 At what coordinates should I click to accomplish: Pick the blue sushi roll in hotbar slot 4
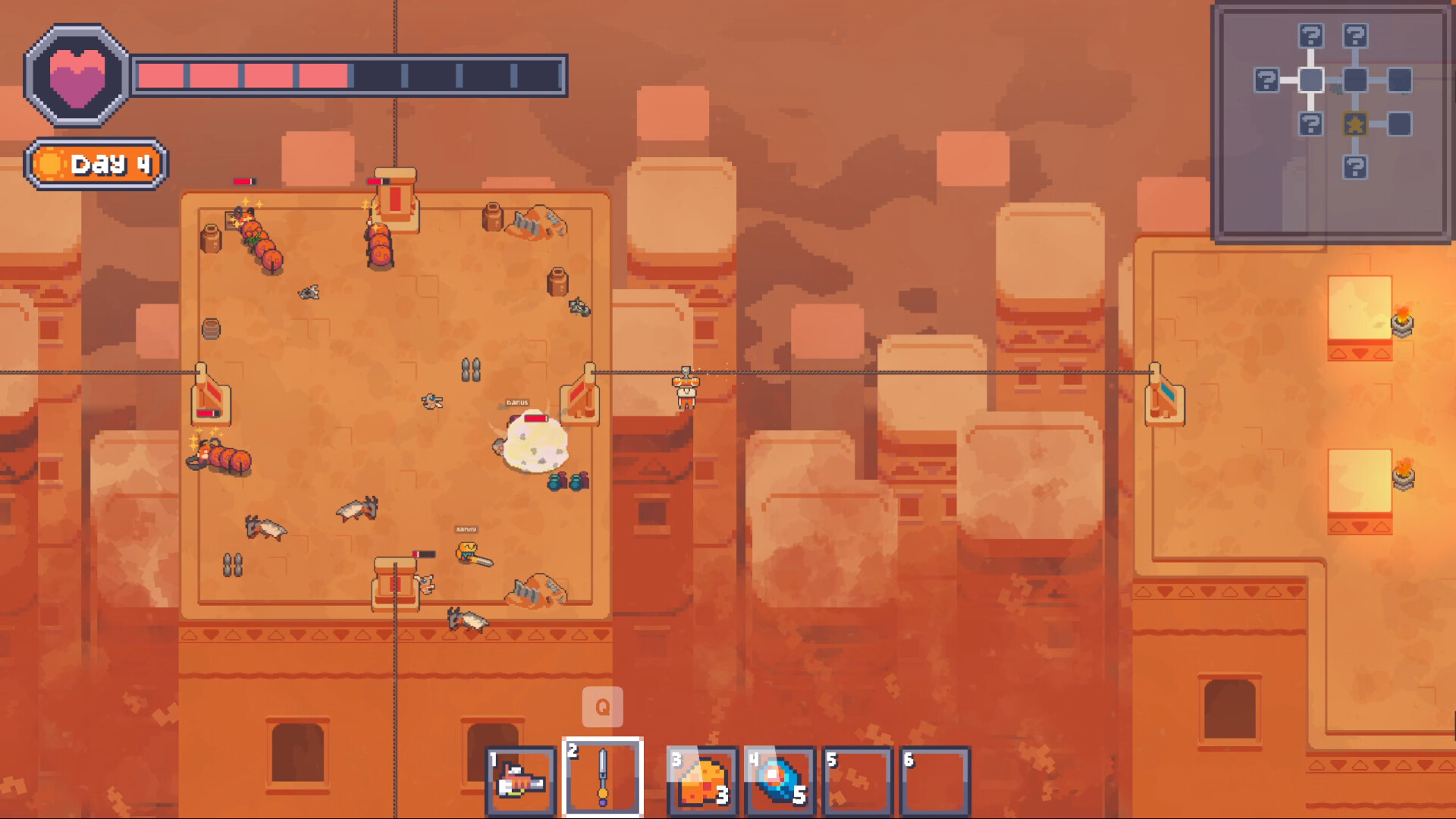(780, 781)
